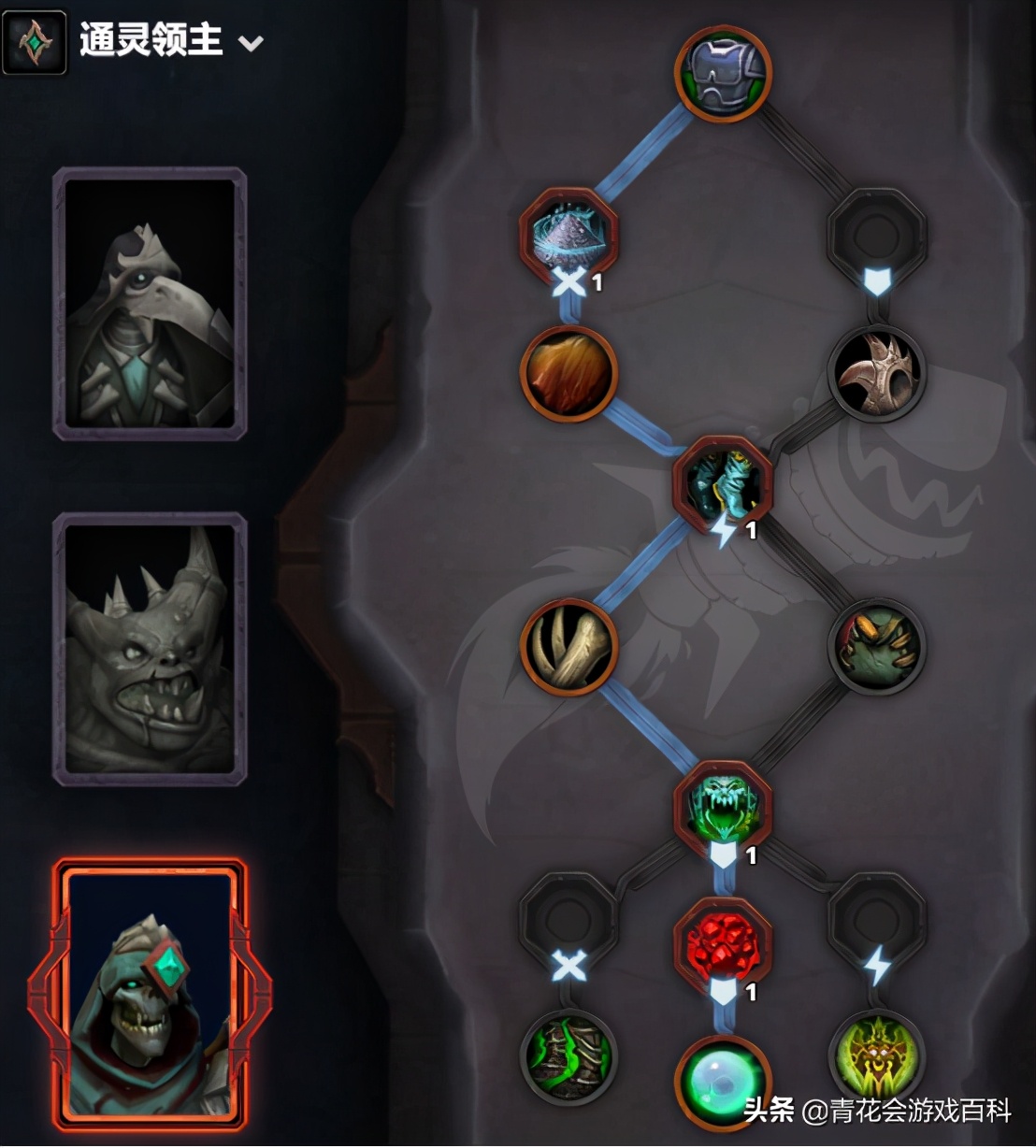This screenshot has height=1148, width=1036.
Task: Select the yellow-green crypt lord talent node
Action: point(877,1056)
